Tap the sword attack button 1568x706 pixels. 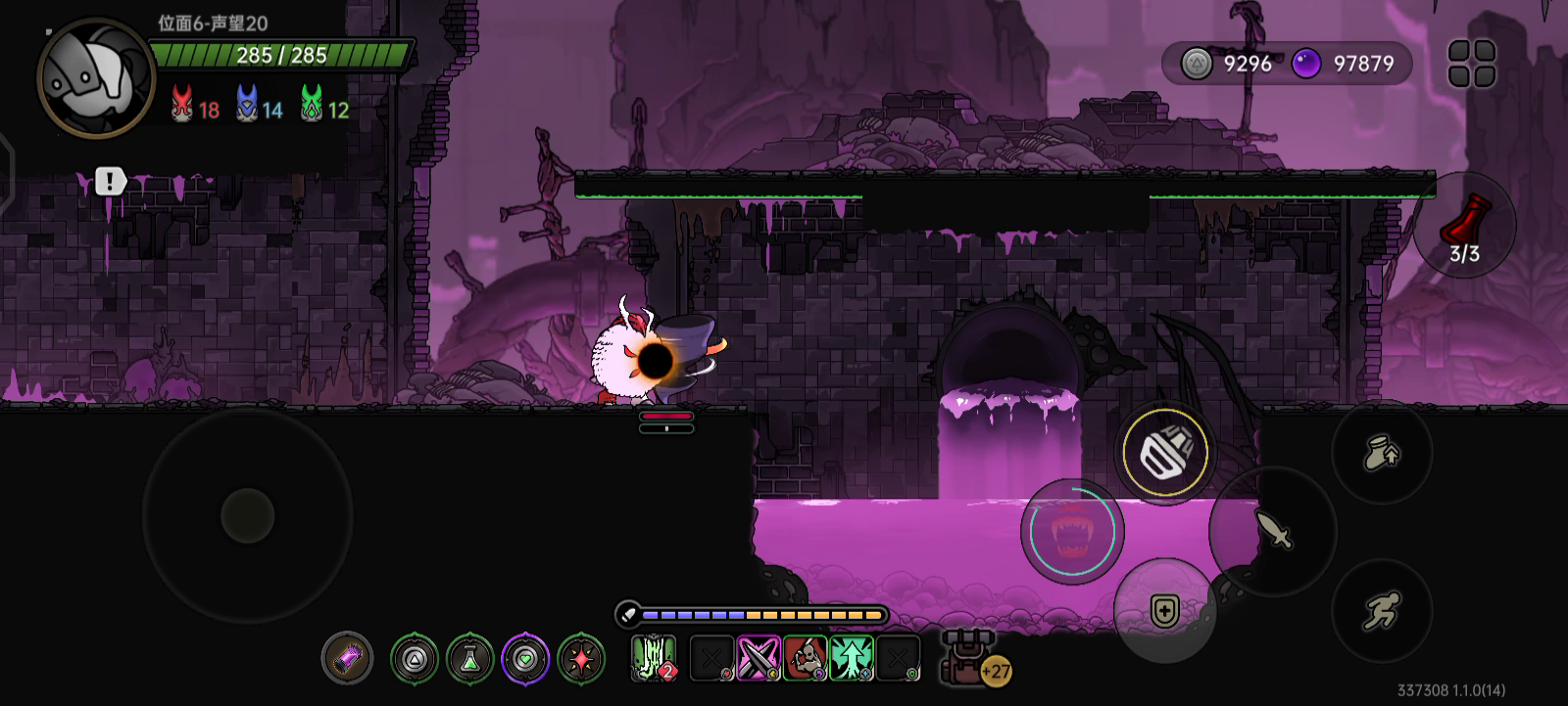point(1273,530)
